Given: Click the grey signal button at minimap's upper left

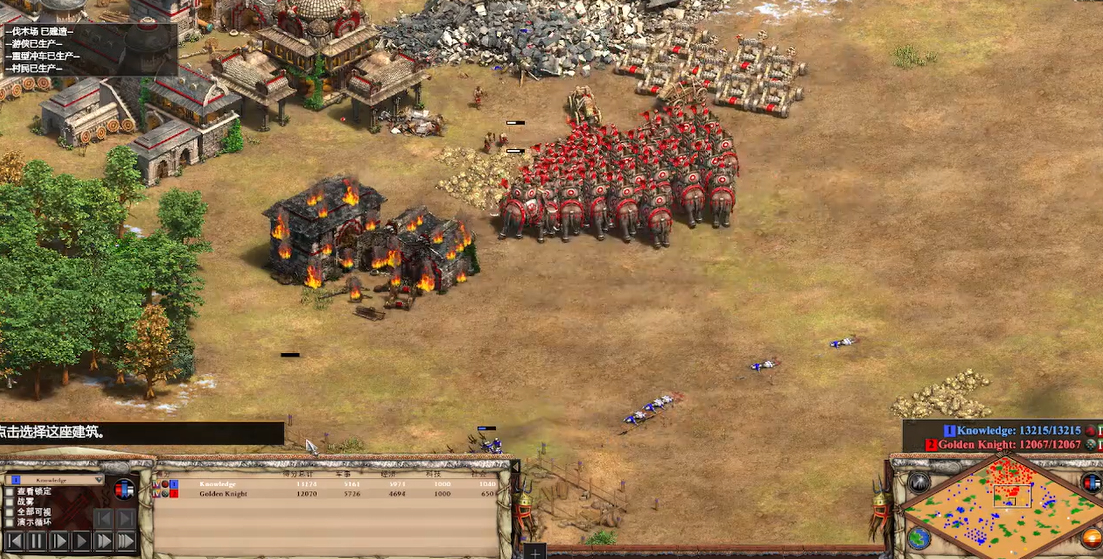Looking at the screenshot, I should point(918,482).
